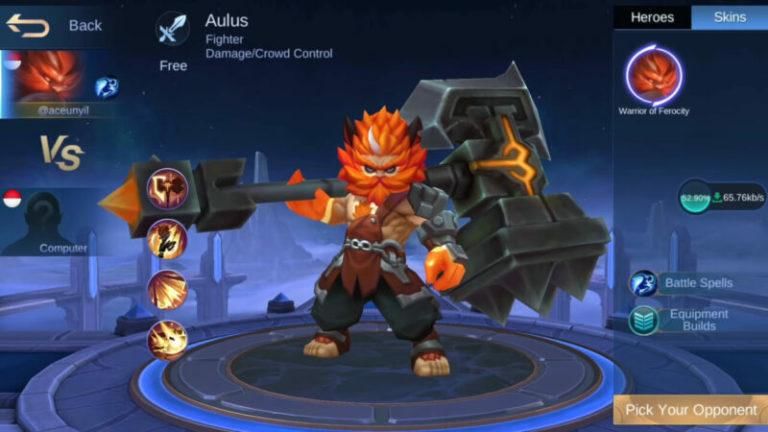This screenshot has width=768, height=432.
Task: Select the Warrior of Ferocity skin
Action: [x=653, y=75]
